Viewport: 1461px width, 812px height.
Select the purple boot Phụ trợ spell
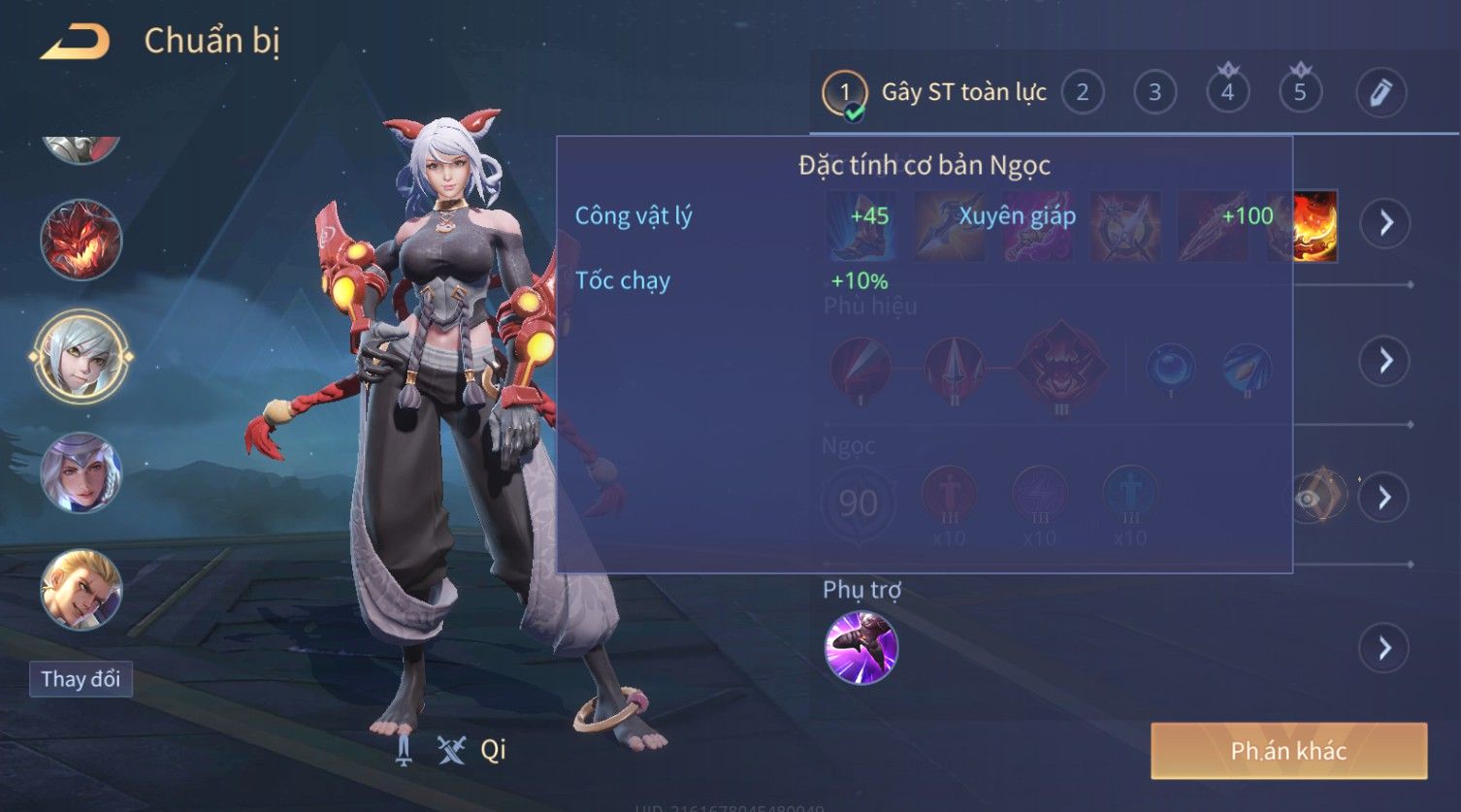click(860, 648)
